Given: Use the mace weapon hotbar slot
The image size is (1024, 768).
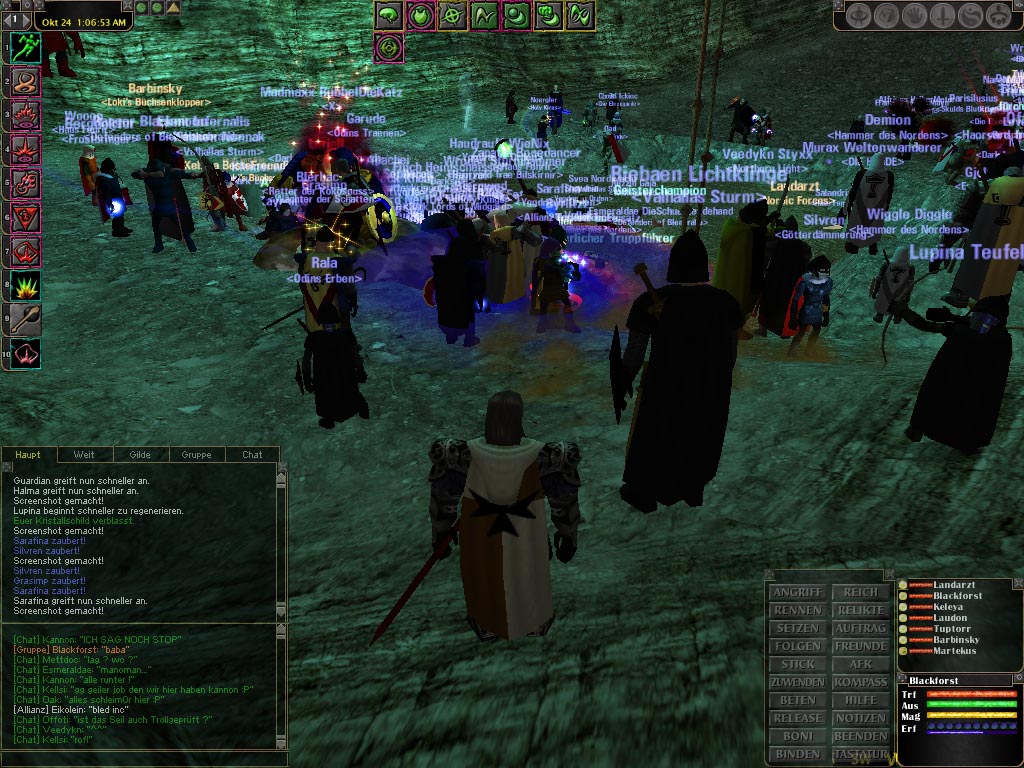Looking at the screenshot, I should click(x=26, y=320).
